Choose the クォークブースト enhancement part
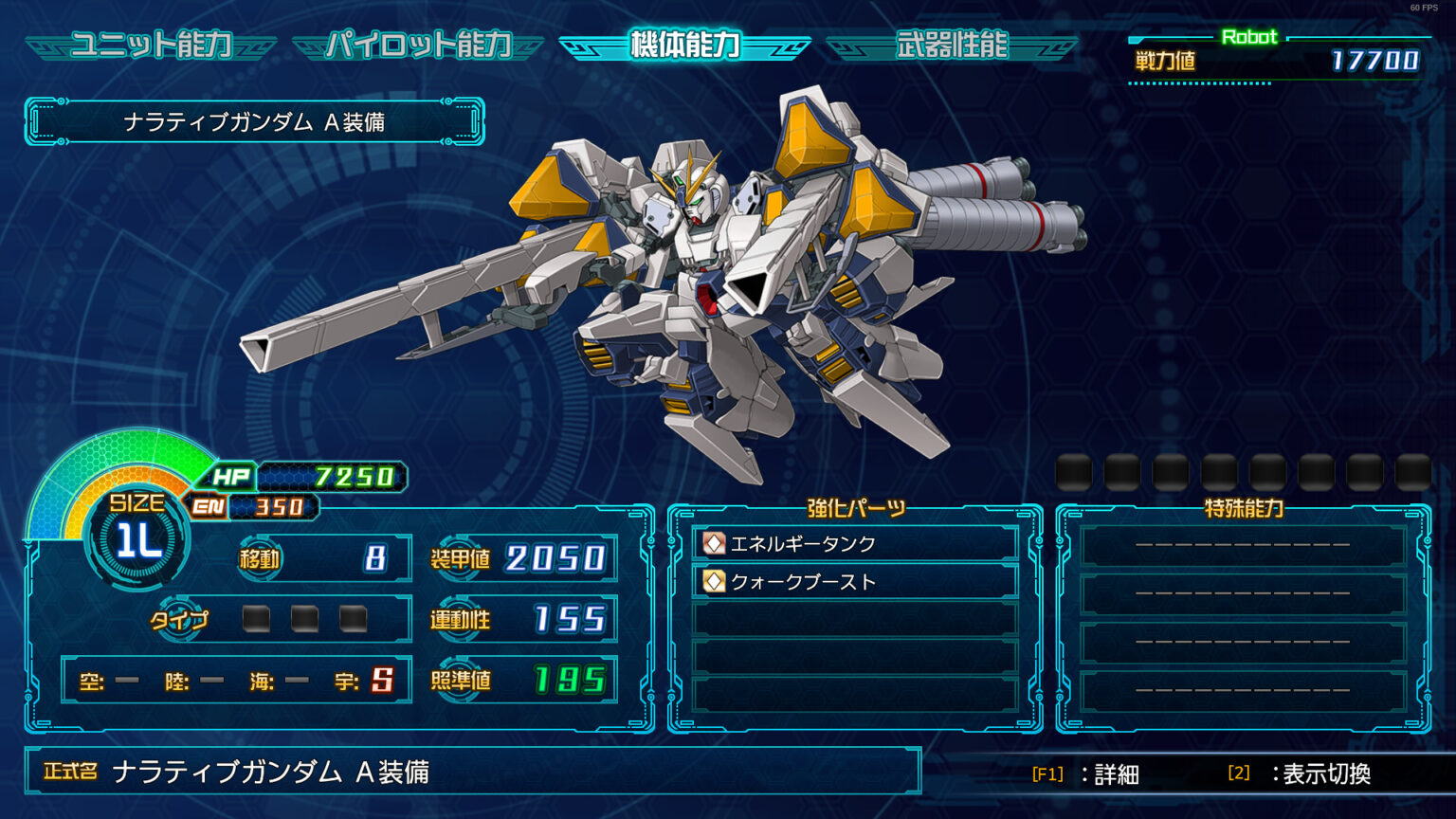This screenshot has height=819, width=1456. pos(855,581)
